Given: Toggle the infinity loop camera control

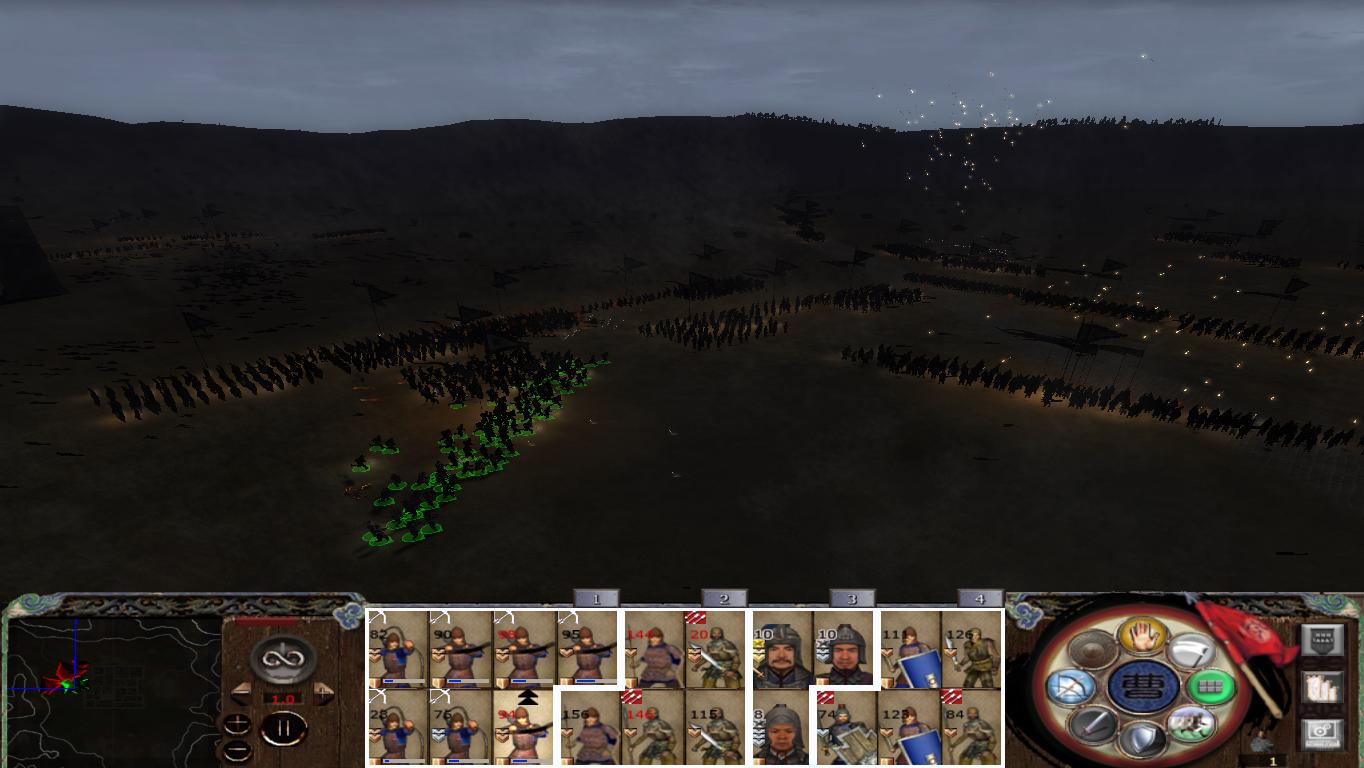Looking at the screenshot, I should [x=282, y=657].
